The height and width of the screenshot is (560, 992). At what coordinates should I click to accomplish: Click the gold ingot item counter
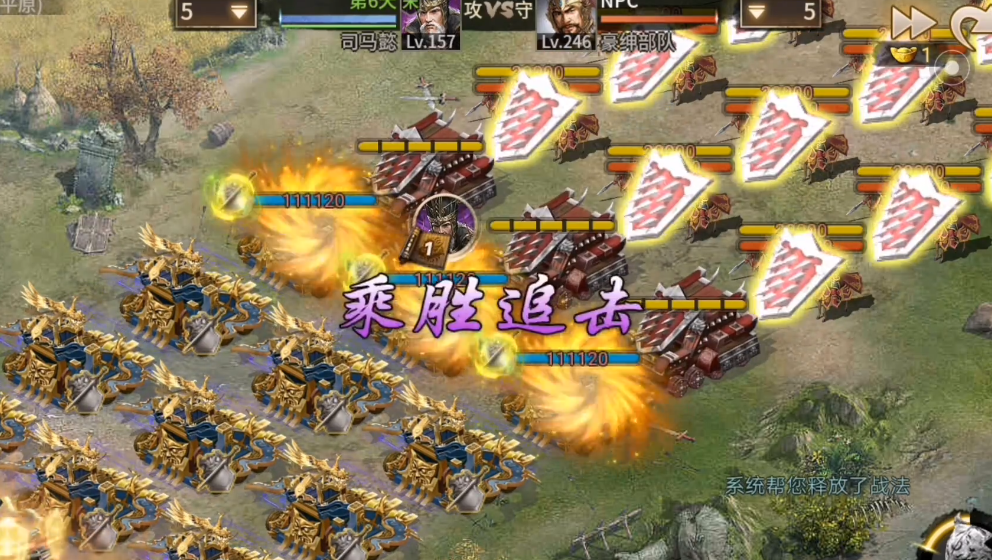coord(907,54)
